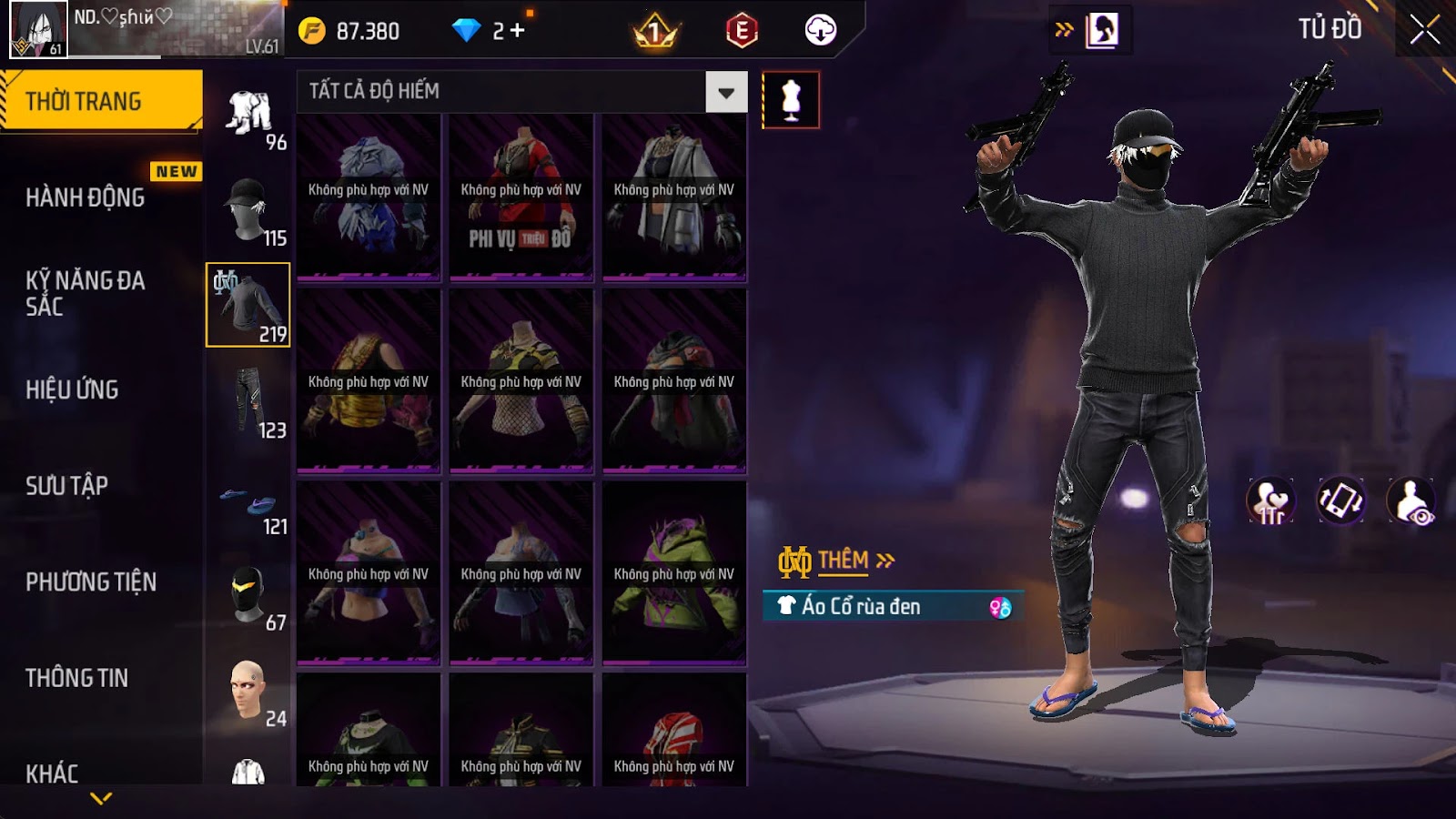Viewport: 1456px width, 819px height.
Task: Open the Tất Cả Độ Hiếm rarity dropdown
Action: pos(725,92)
